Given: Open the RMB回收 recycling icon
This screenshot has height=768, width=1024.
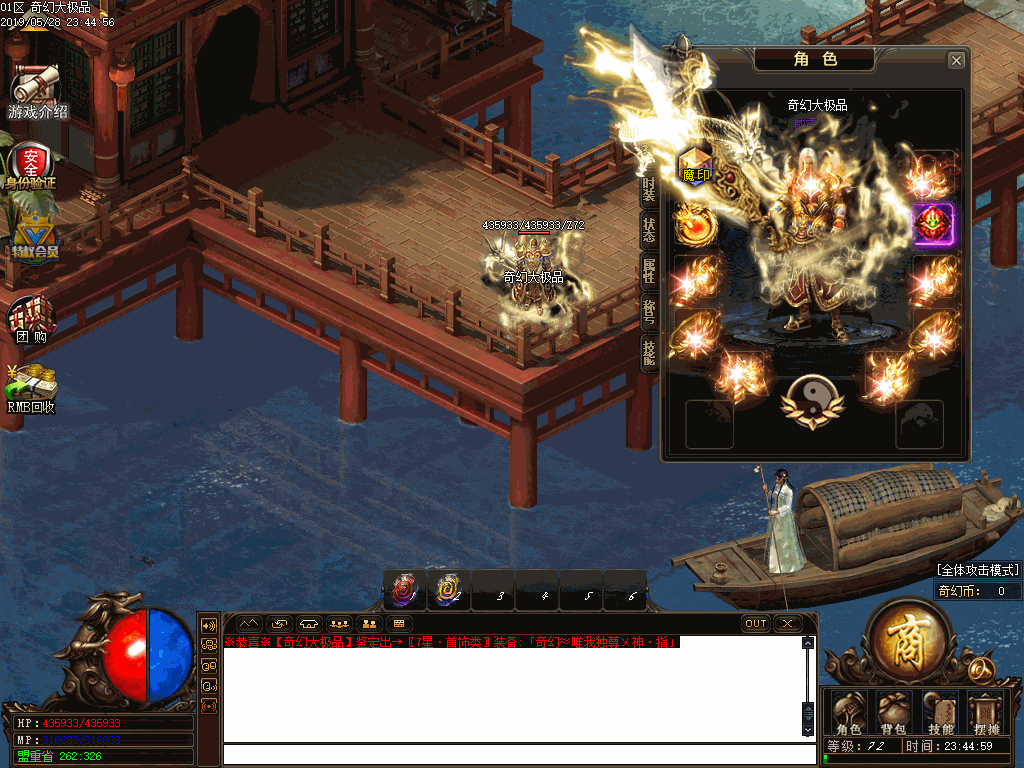Looking at the screenshot, I should click(x=32, y=388).
